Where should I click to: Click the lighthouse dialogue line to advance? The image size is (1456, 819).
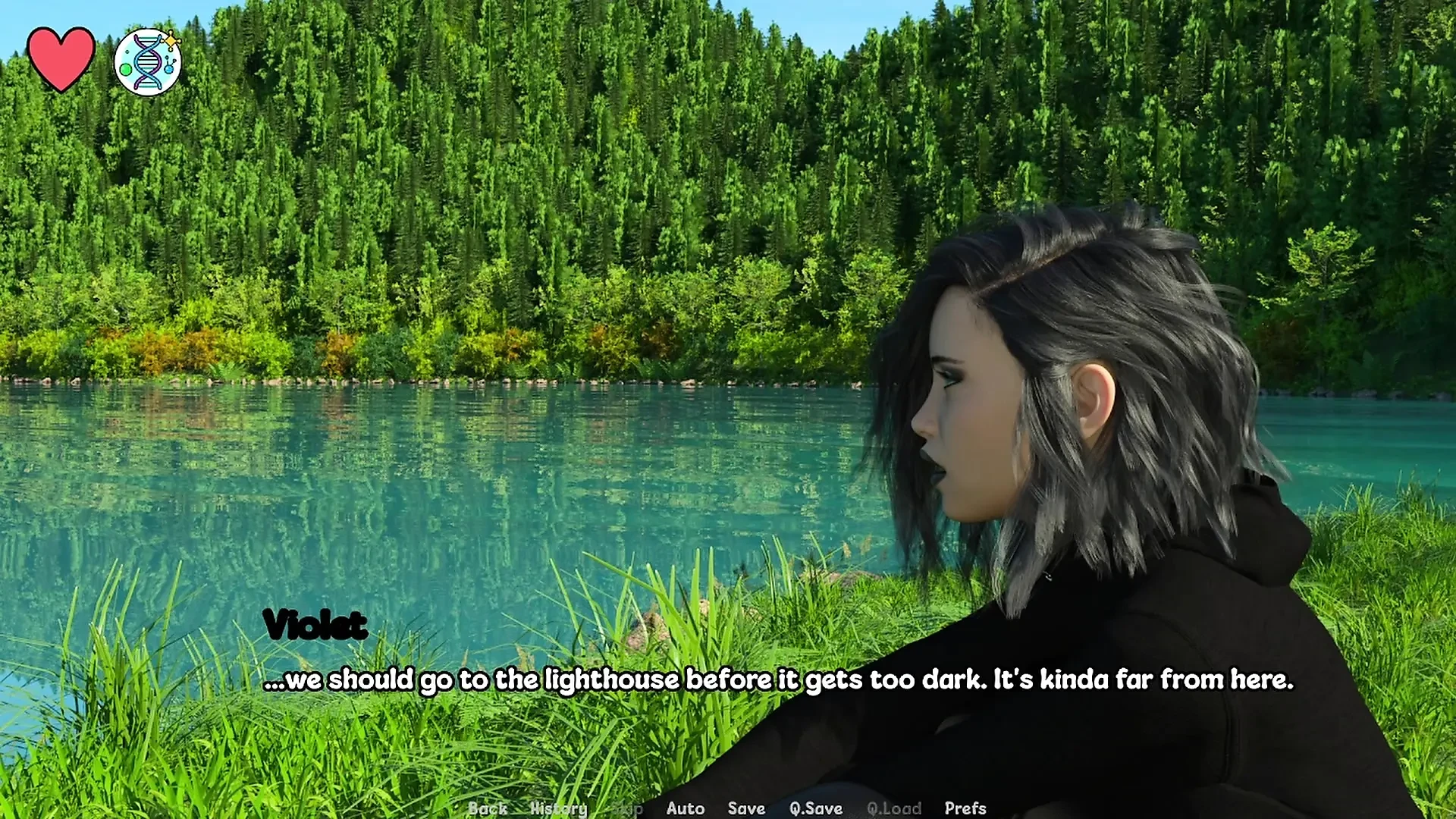777,680
